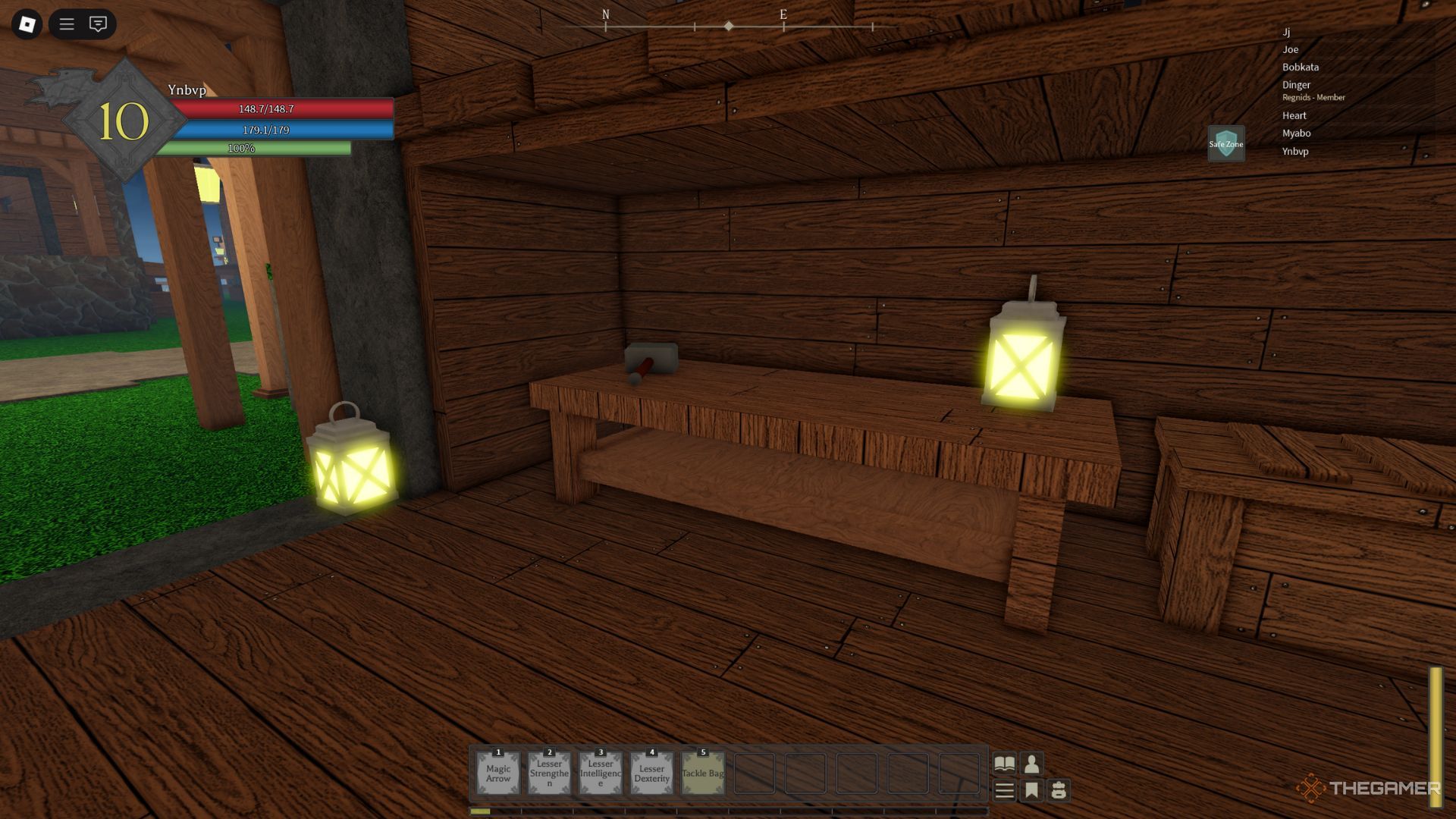Select Lesser Strengthen in hotbar slot 2
1456x819 pixels.
click(x=549, y=773)
